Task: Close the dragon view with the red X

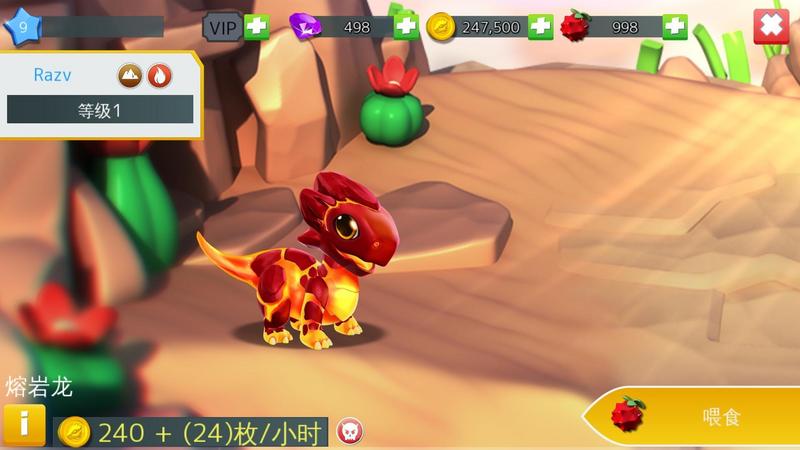Action: 771,26
